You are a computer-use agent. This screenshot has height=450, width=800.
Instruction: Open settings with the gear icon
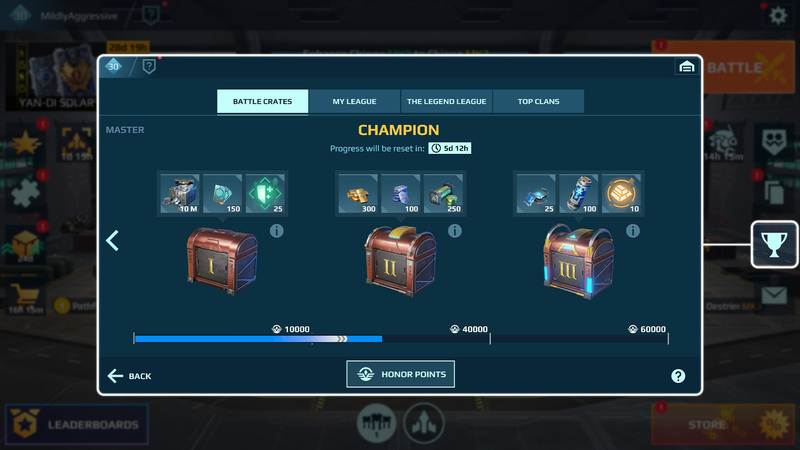pos(777,16)
